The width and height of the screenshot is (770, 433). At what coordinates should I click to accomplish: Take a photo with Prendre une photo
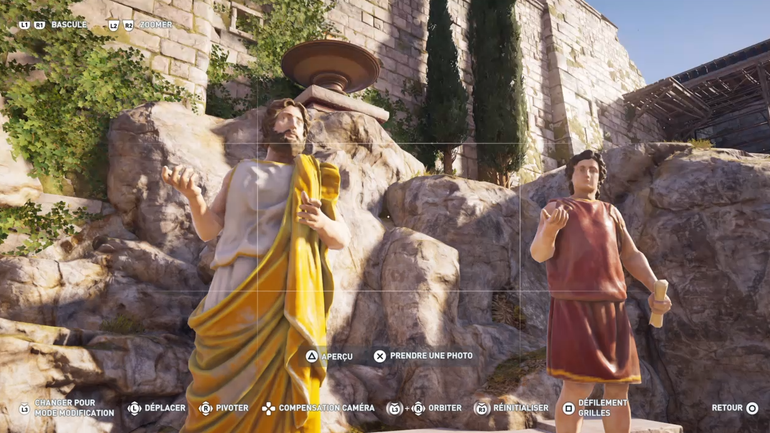pyautogui.click(x=423, y=356)
